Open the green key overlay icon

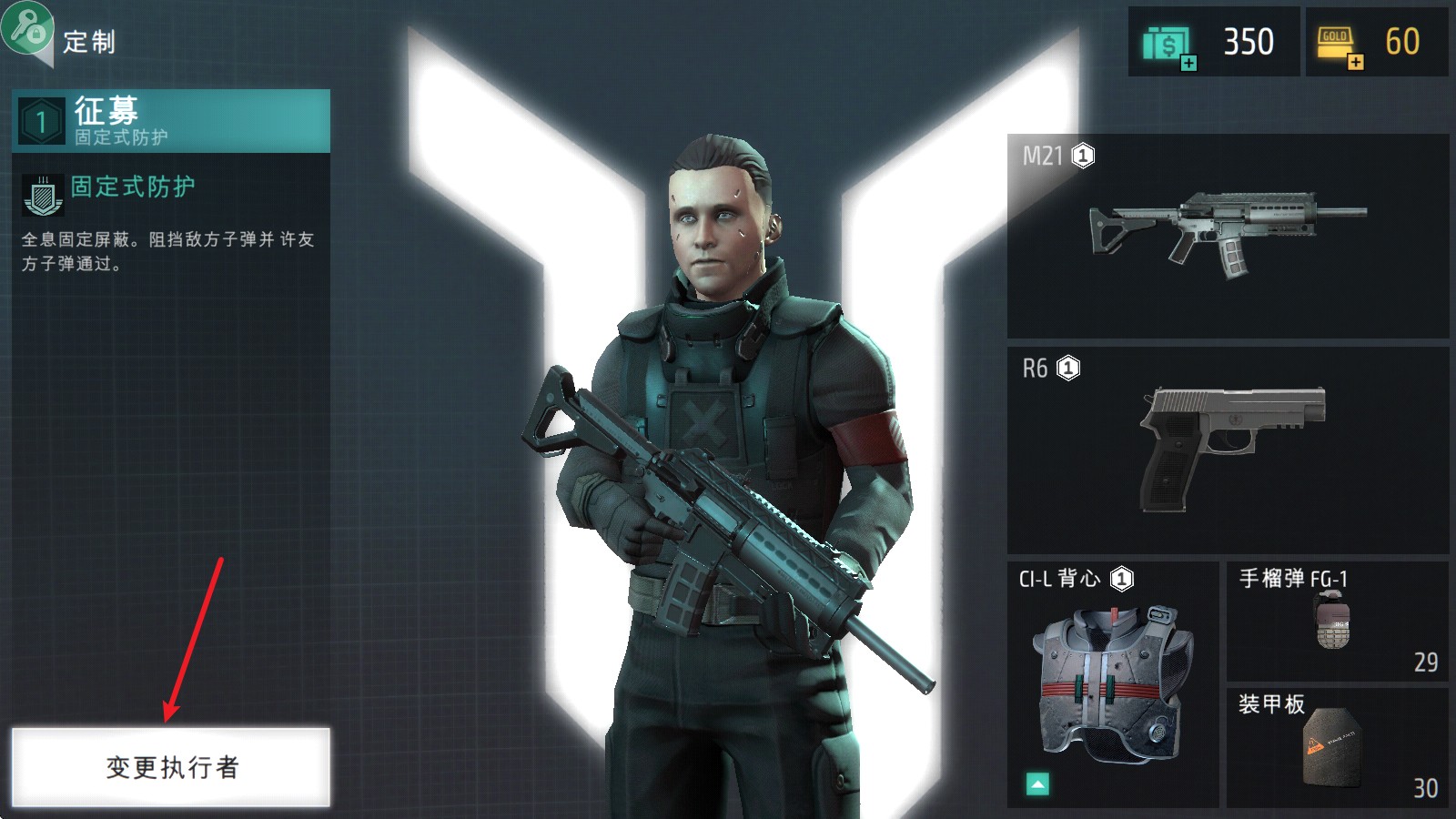[25, 27]
